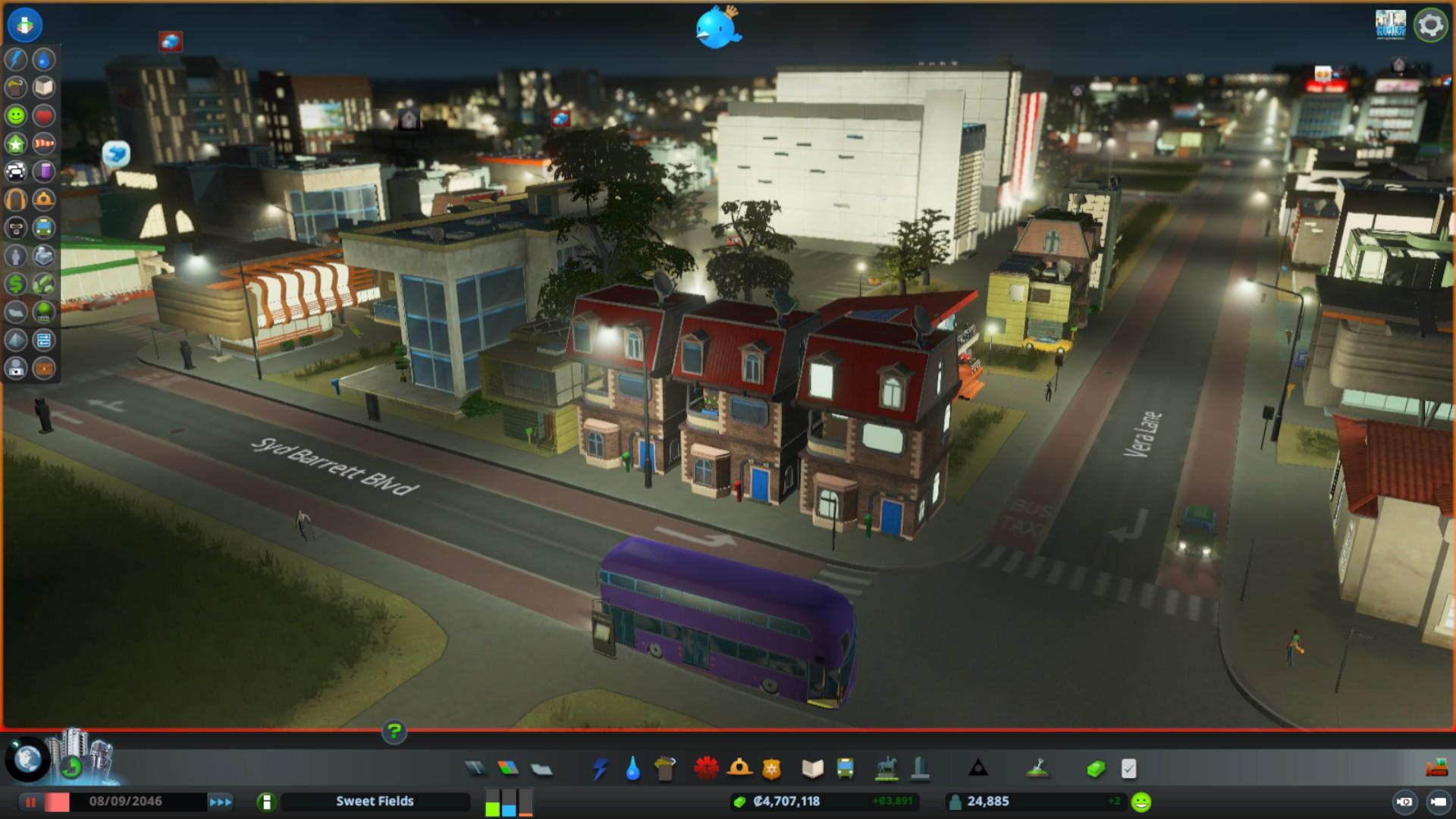Toggle the info views panel button

point(24,24)
